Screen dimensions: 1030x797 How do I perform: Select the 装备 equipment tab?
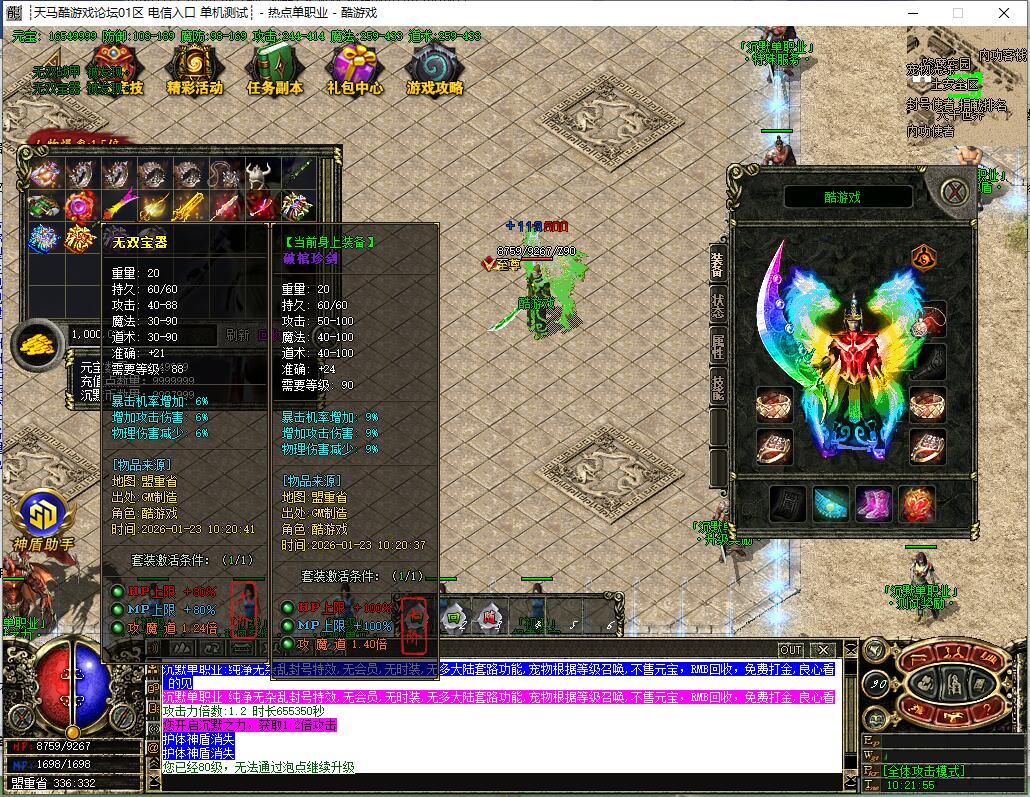point(718,265)
